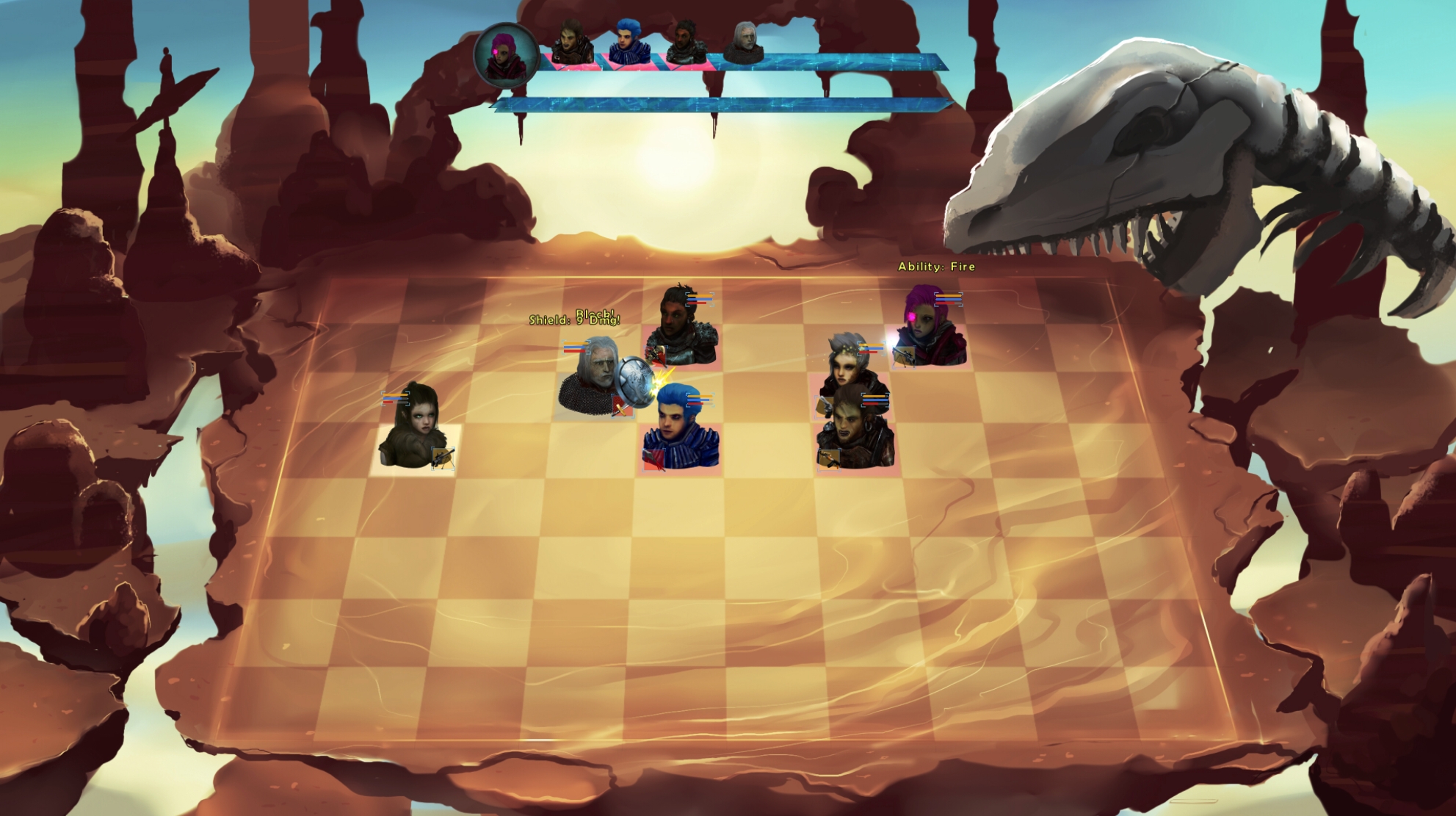Pick the grey-haired elder's turn queue portrait
This screenshot has height=816, width=1456.
(x=744, y=42)
